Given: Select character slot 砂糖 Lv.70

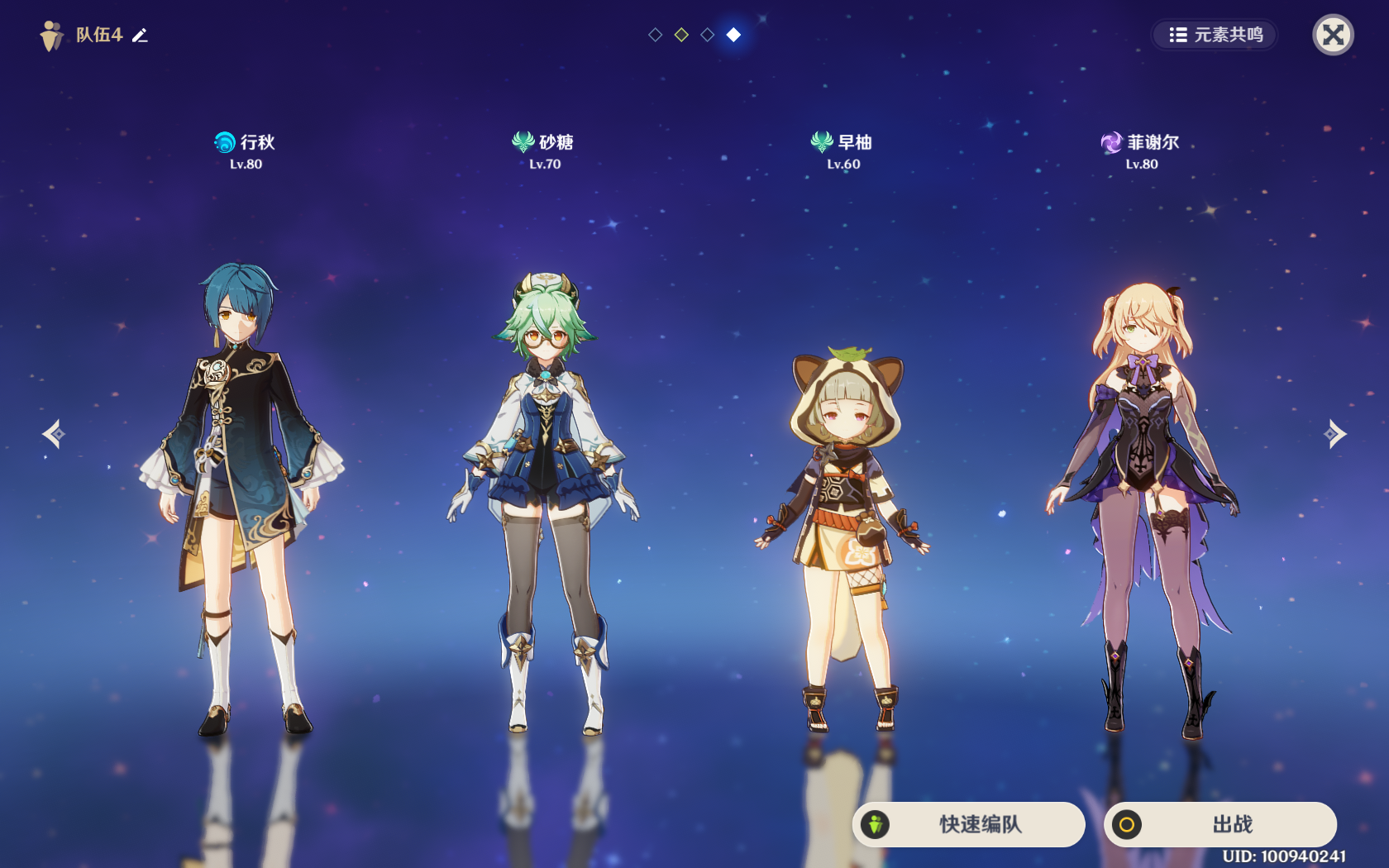Looking at the screenshot, I should click(x=544, y=496).
